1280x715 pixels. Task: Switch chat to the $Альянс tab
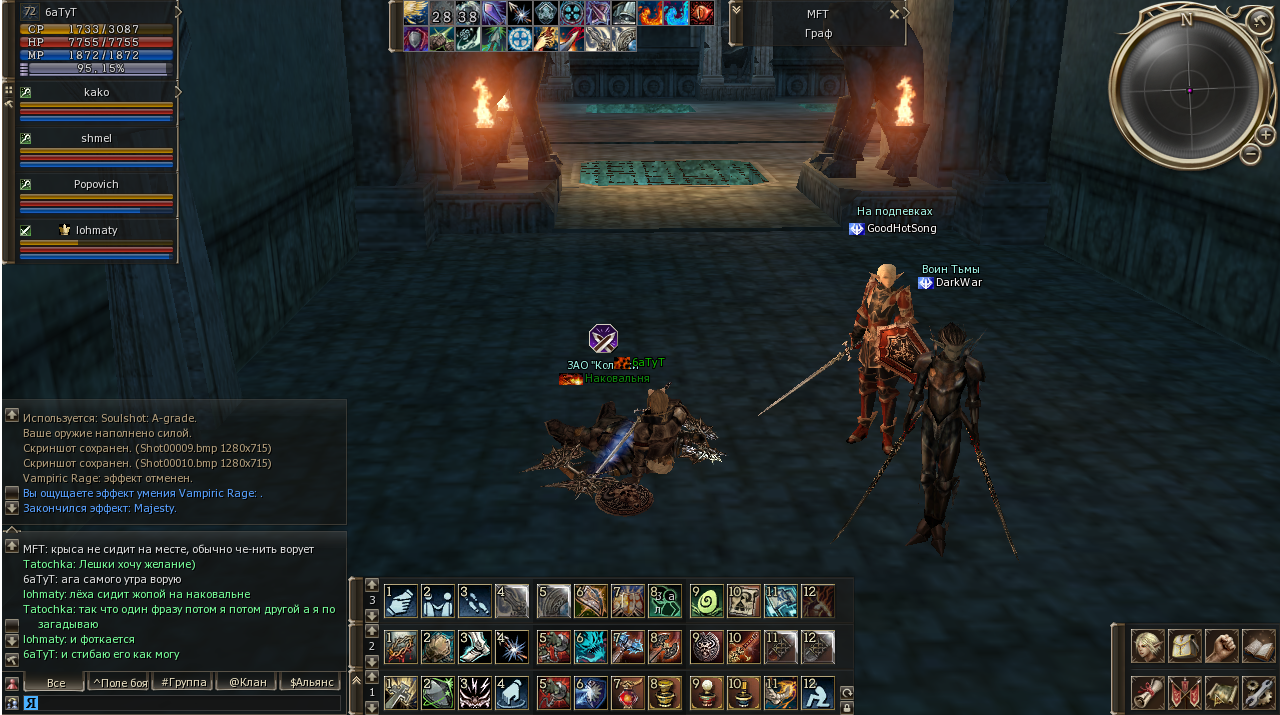point(310,683)
